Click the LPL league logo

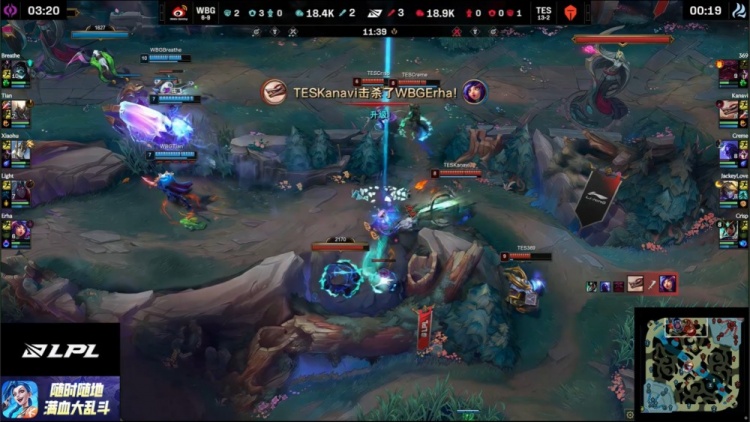[x=60, y=350]
